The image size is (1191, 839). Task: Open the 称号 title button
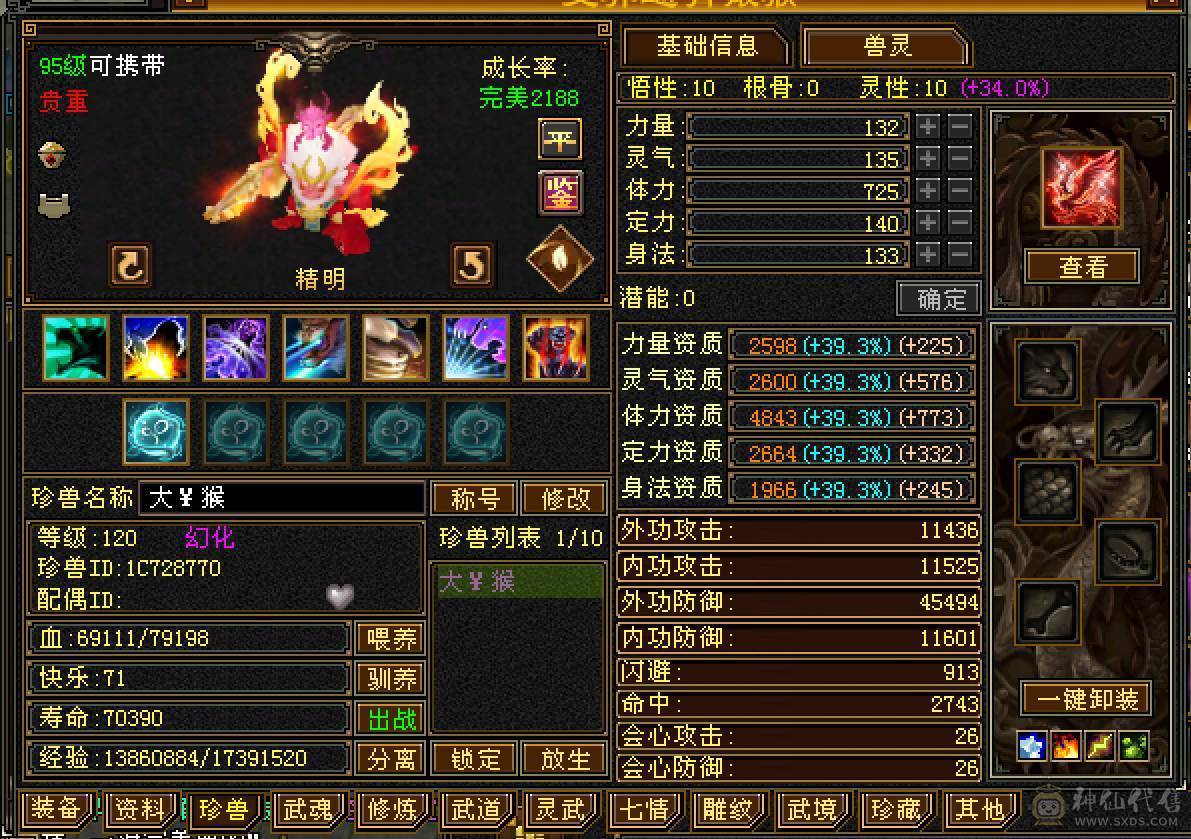click(x=474, y=498)
